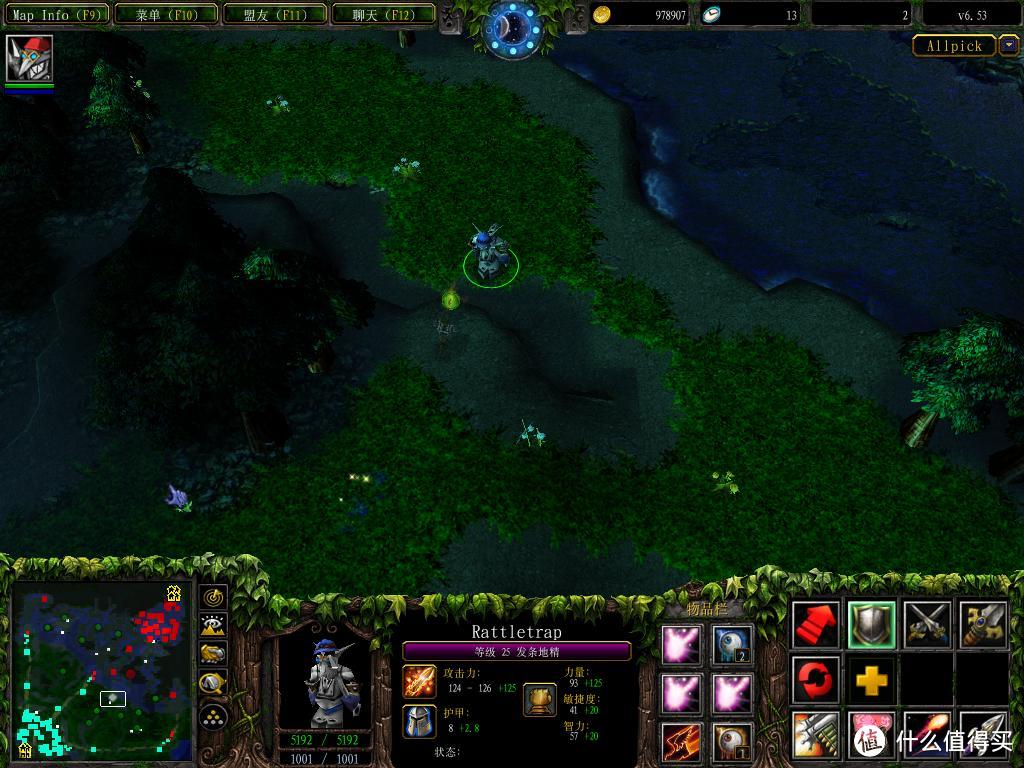Click the Rattletrap 3D portrait
The image size is (1024, 768).
tap(321, 682)
